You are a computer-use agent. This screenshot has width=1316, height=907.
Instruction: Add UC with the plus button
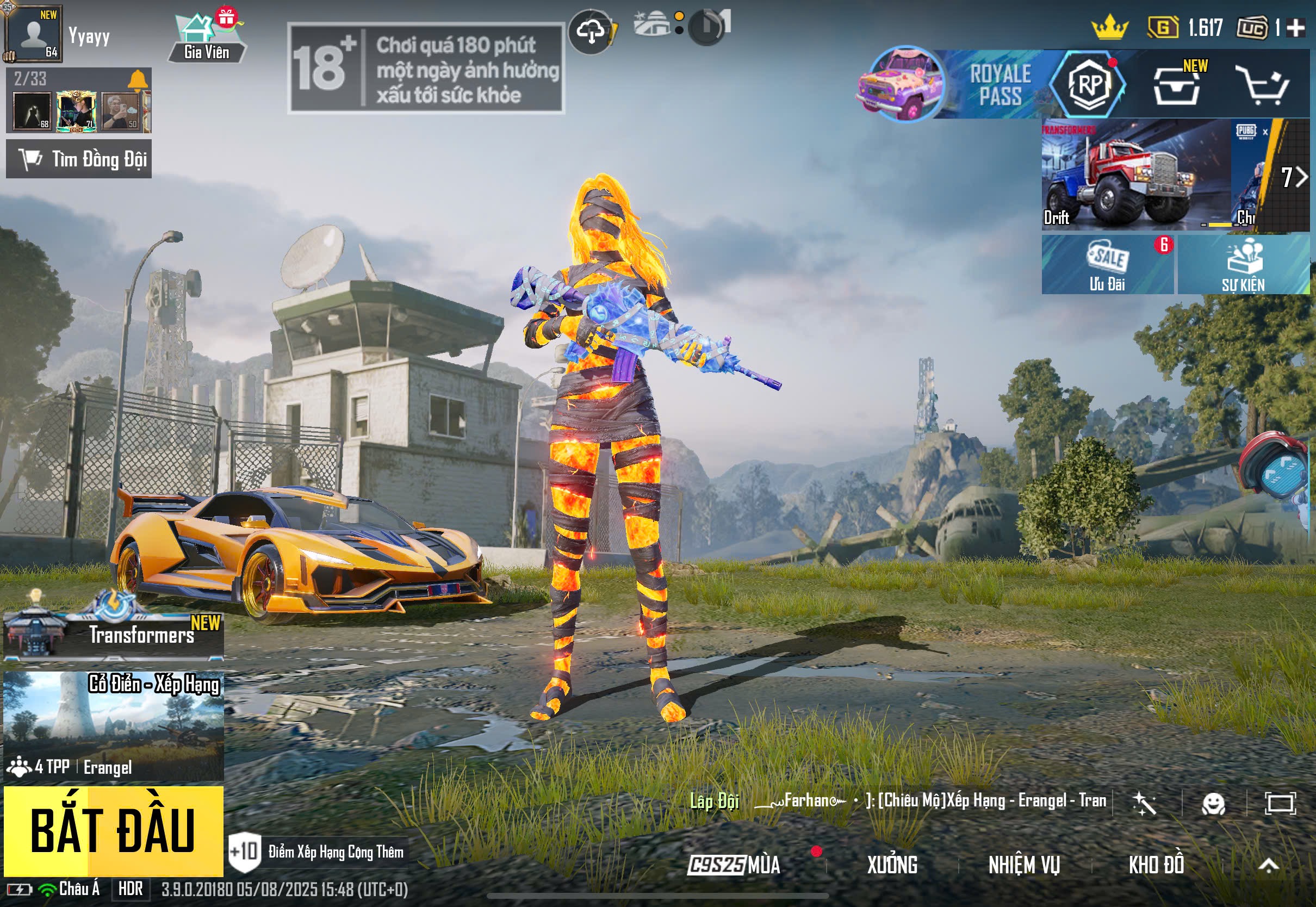tap(1295, 27)
